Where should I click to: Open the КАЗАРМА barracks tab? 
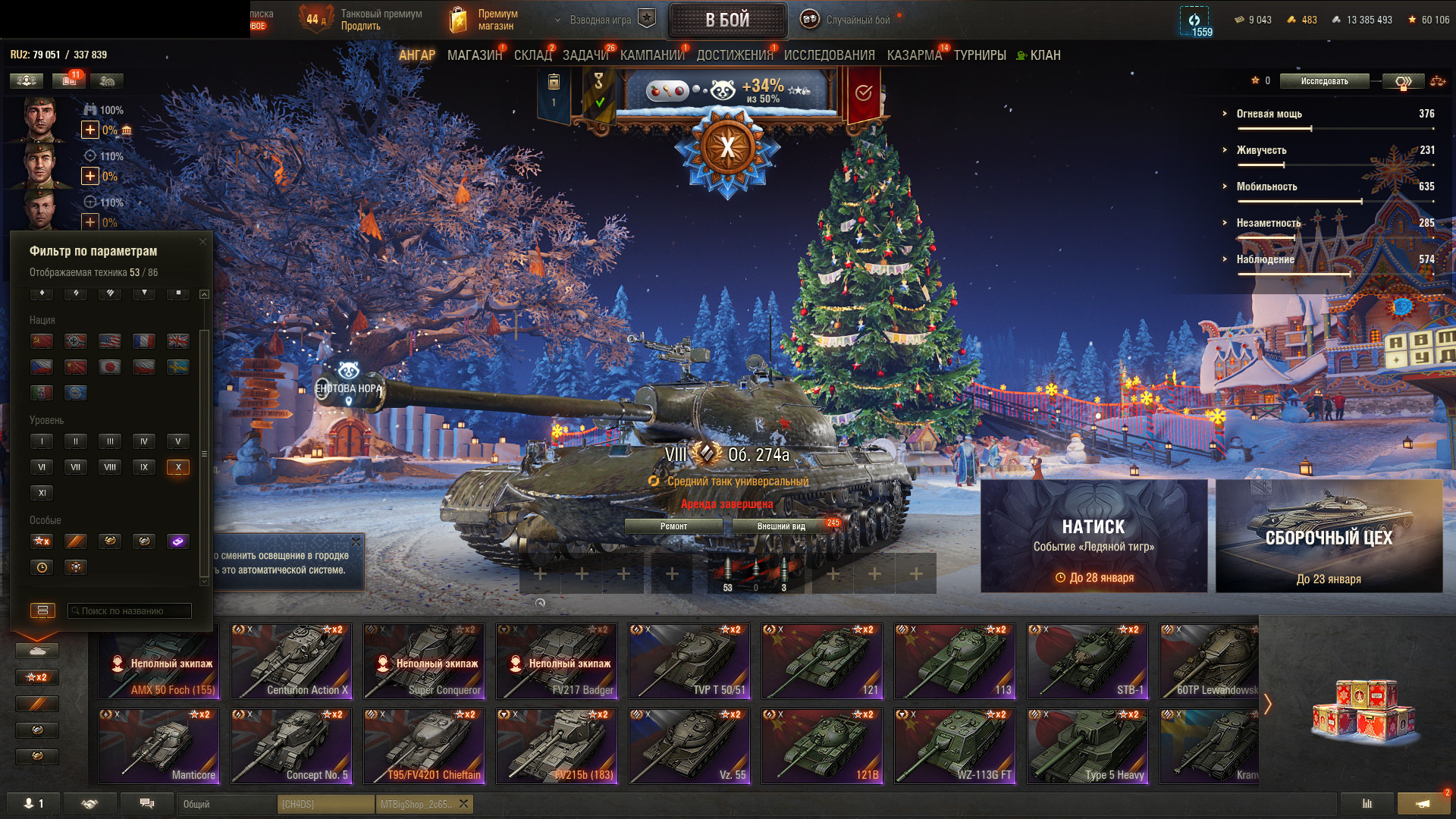914,55
